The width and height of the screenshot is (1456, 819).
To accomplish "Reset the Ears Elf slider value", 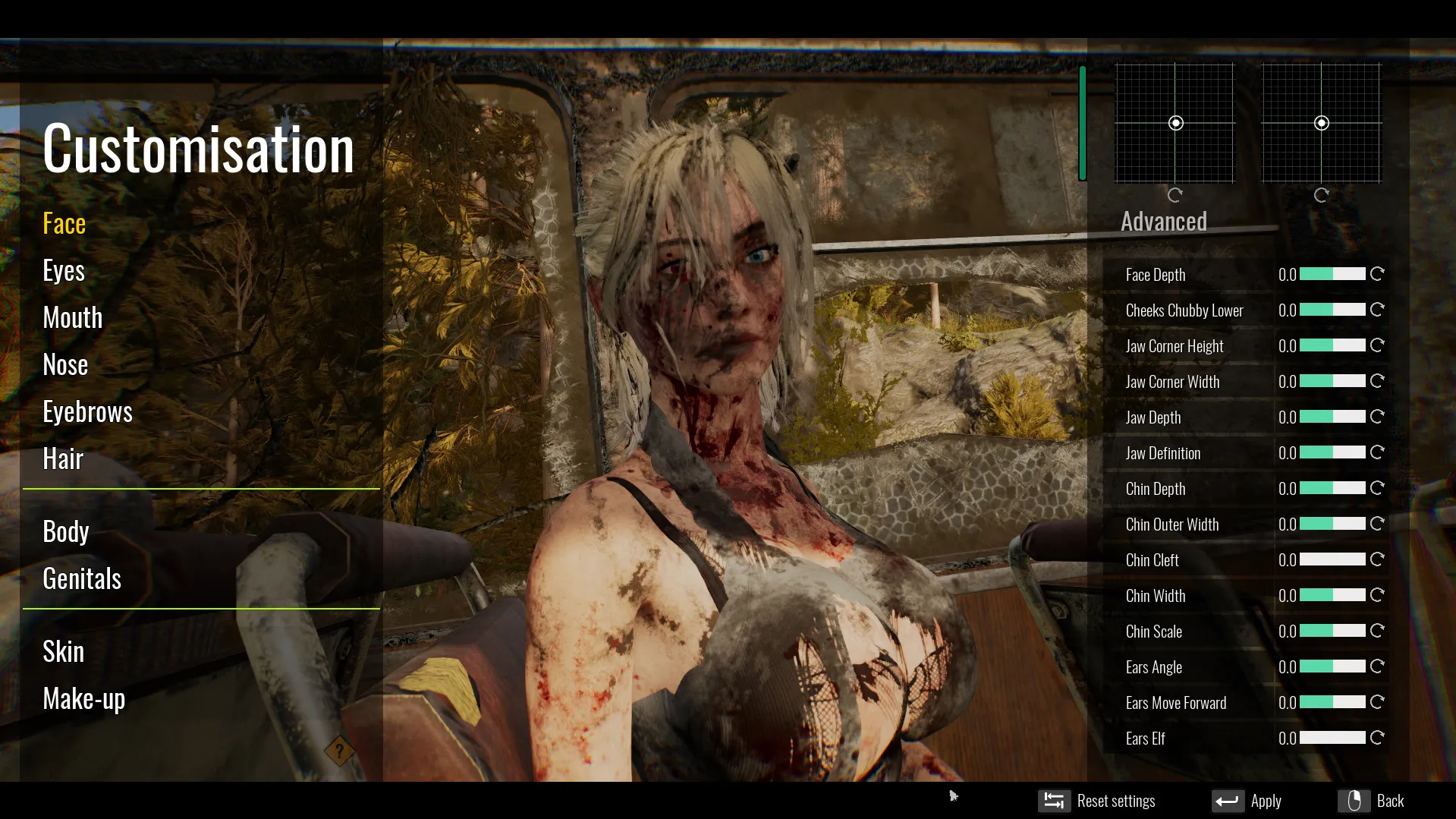I will click(1377, 738).
